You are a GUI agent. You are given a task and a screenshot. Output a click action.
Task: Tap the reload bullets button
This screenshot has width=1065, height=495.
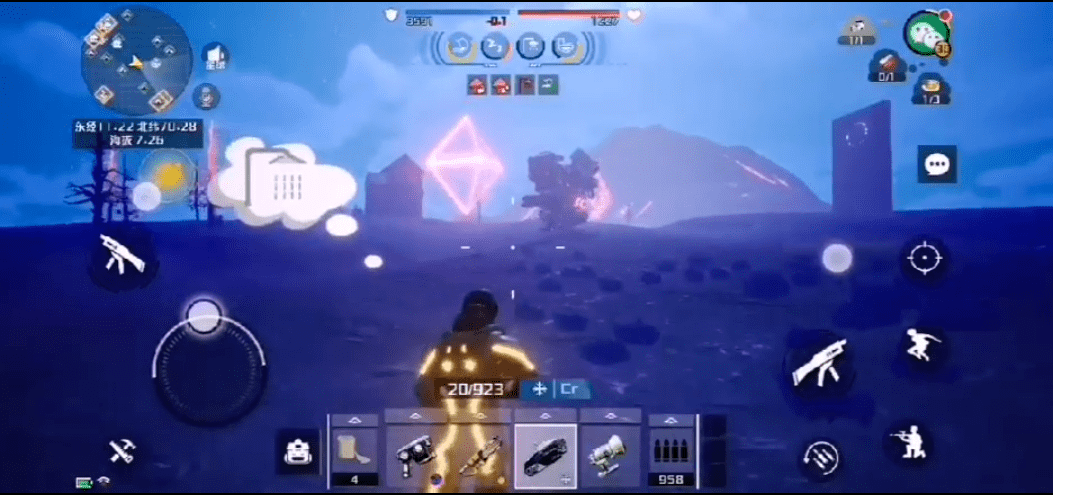point(822,460)
